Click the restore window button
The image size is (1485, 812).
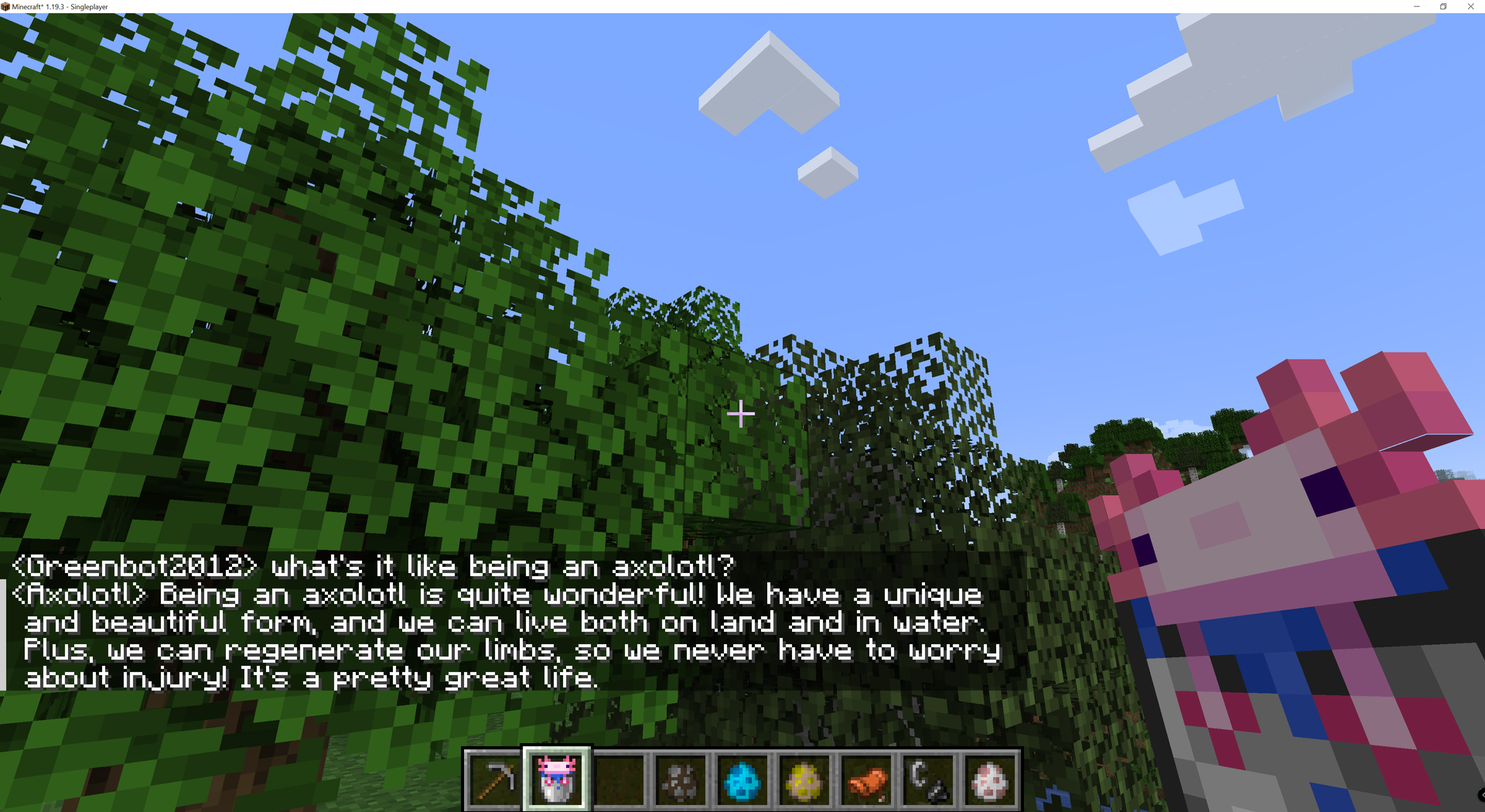[x=1443, y=7]
